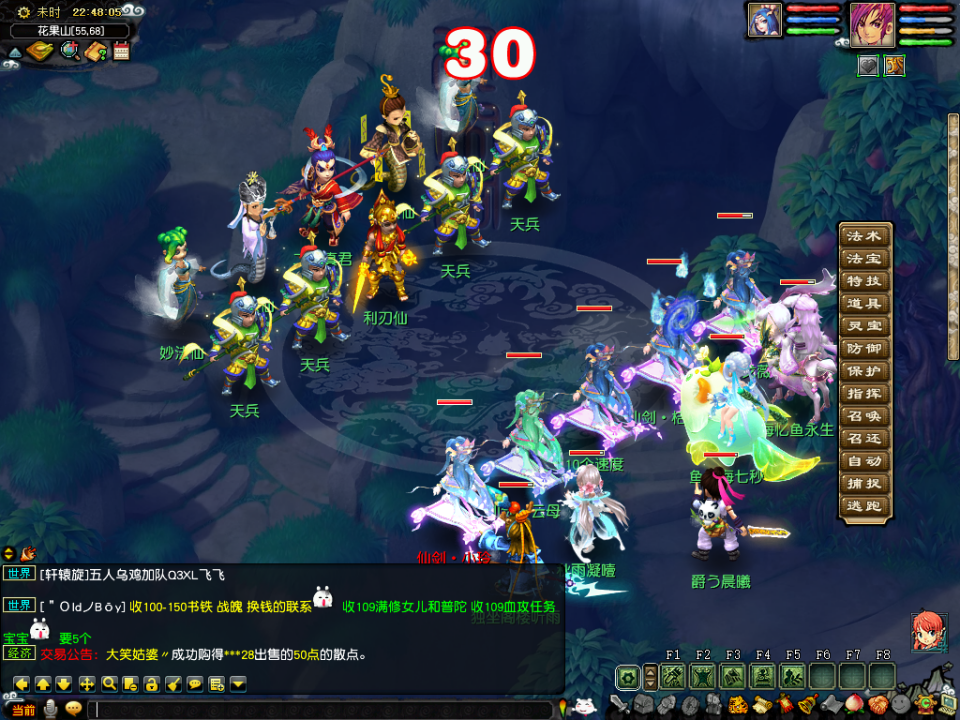960x720 pixels.
Task: Open the 法术 spell menu
Action: (865, 237)
